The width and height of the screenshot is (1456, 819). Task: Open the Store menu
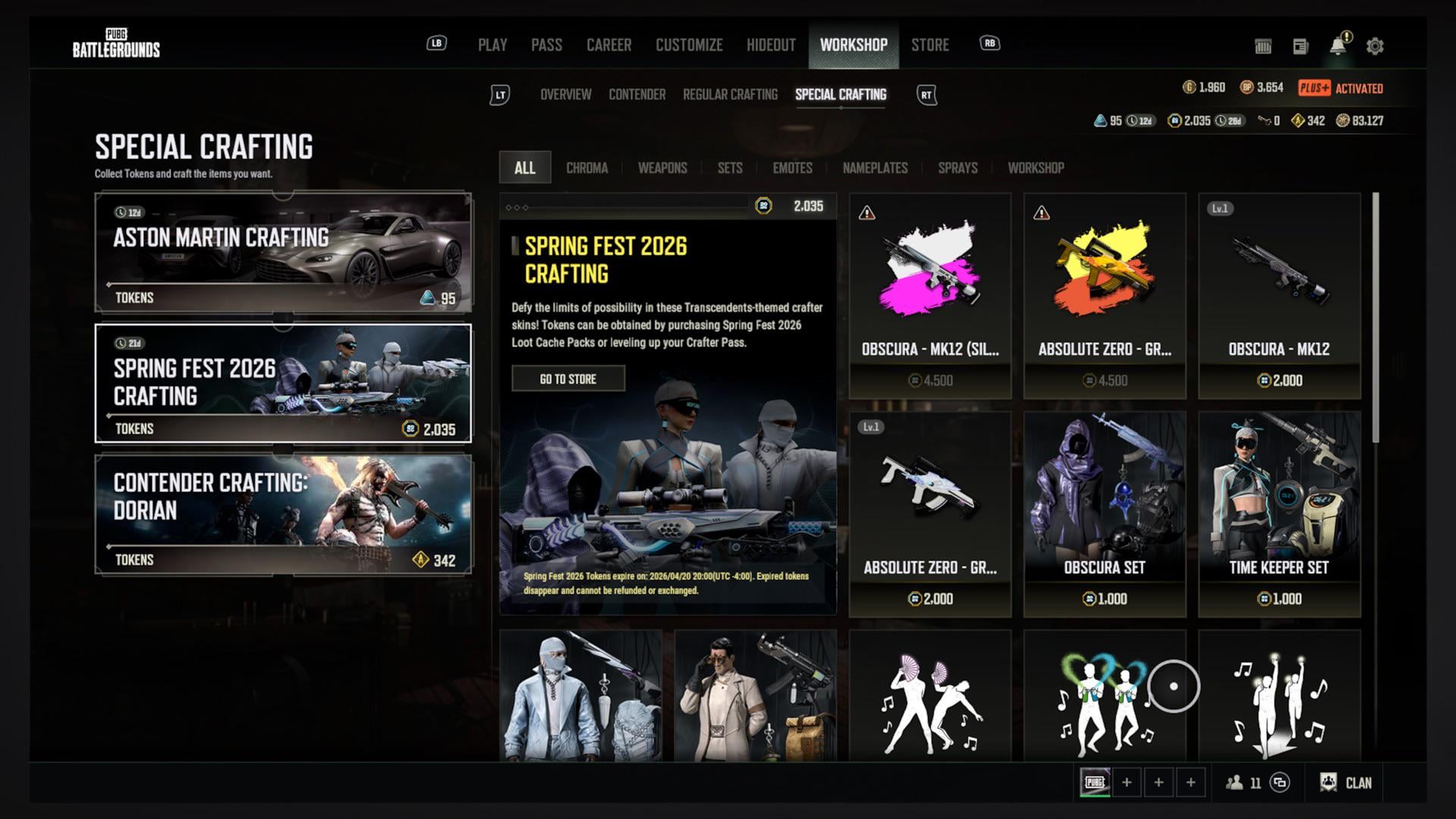[930, 45]
